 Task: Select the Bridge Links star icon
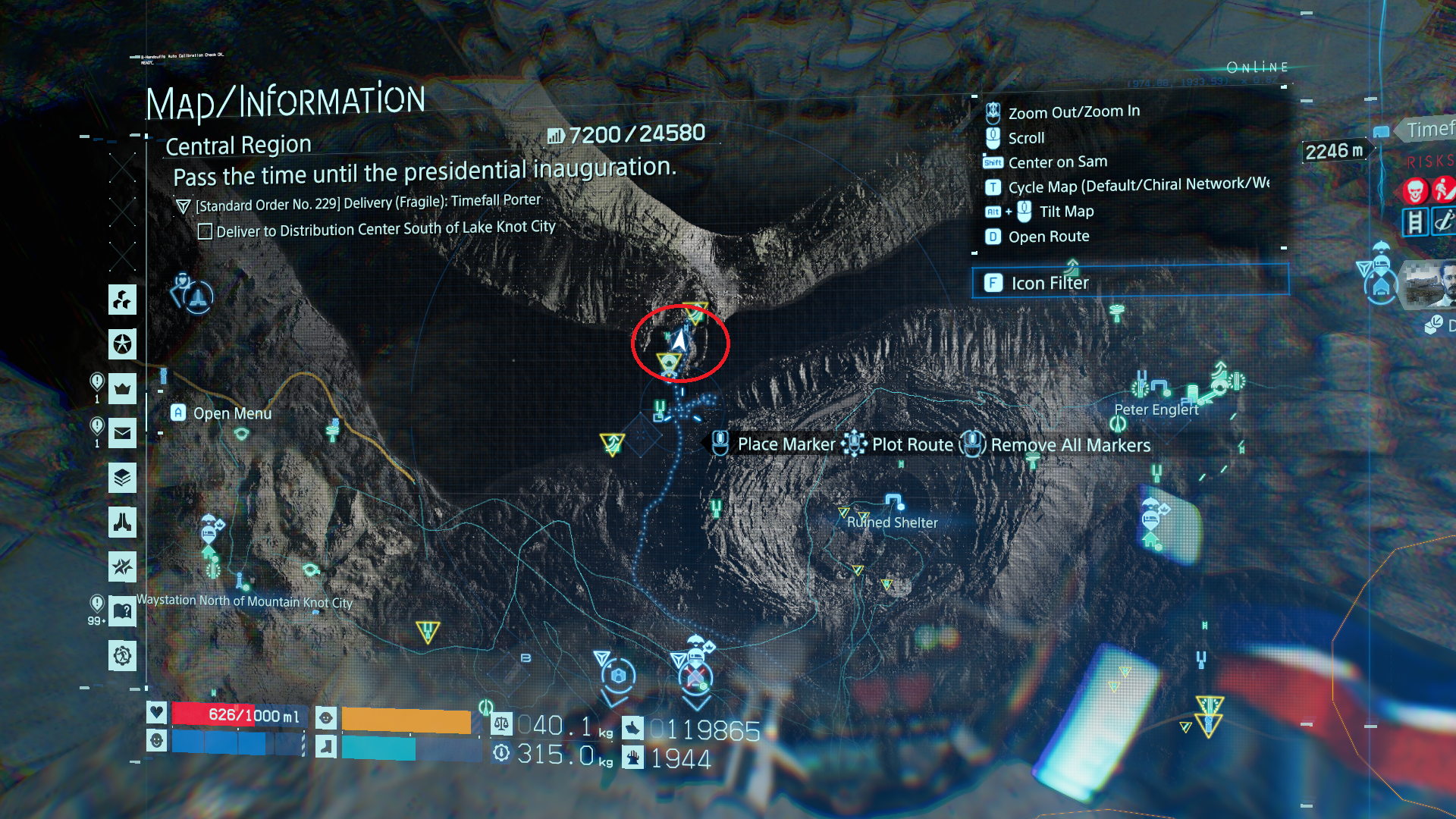(122, 344)
